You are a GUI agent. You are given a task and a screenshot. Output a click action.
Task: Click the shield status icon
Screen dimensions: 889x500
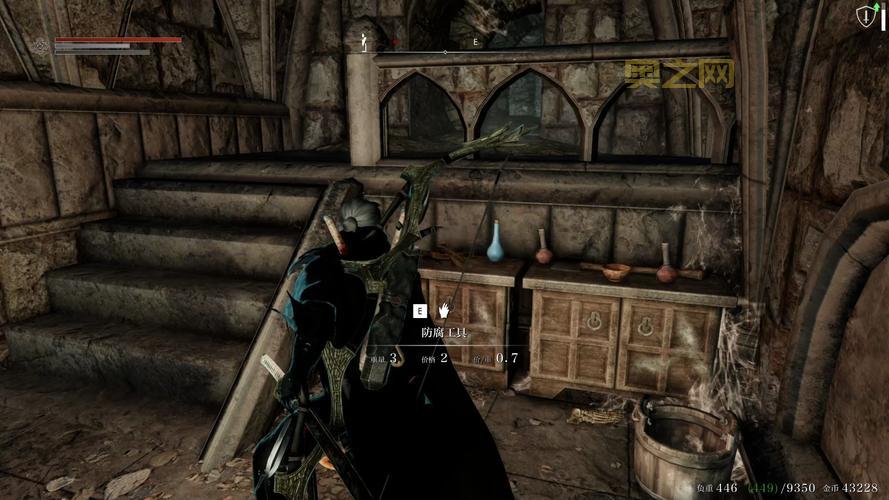tap(865, 16)
